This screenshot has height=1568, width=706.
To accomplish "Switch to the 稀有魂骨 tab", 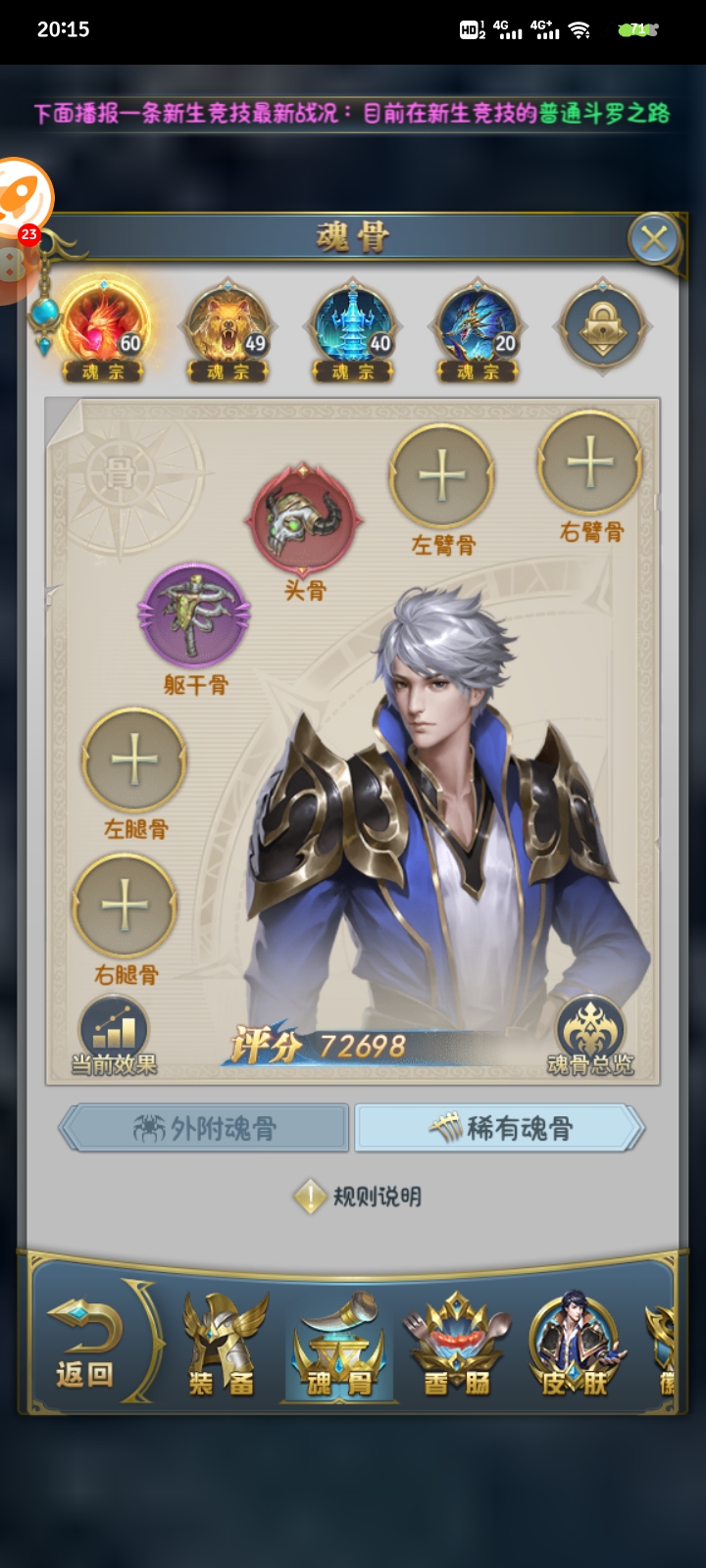I will click(x=500, y=1129).
